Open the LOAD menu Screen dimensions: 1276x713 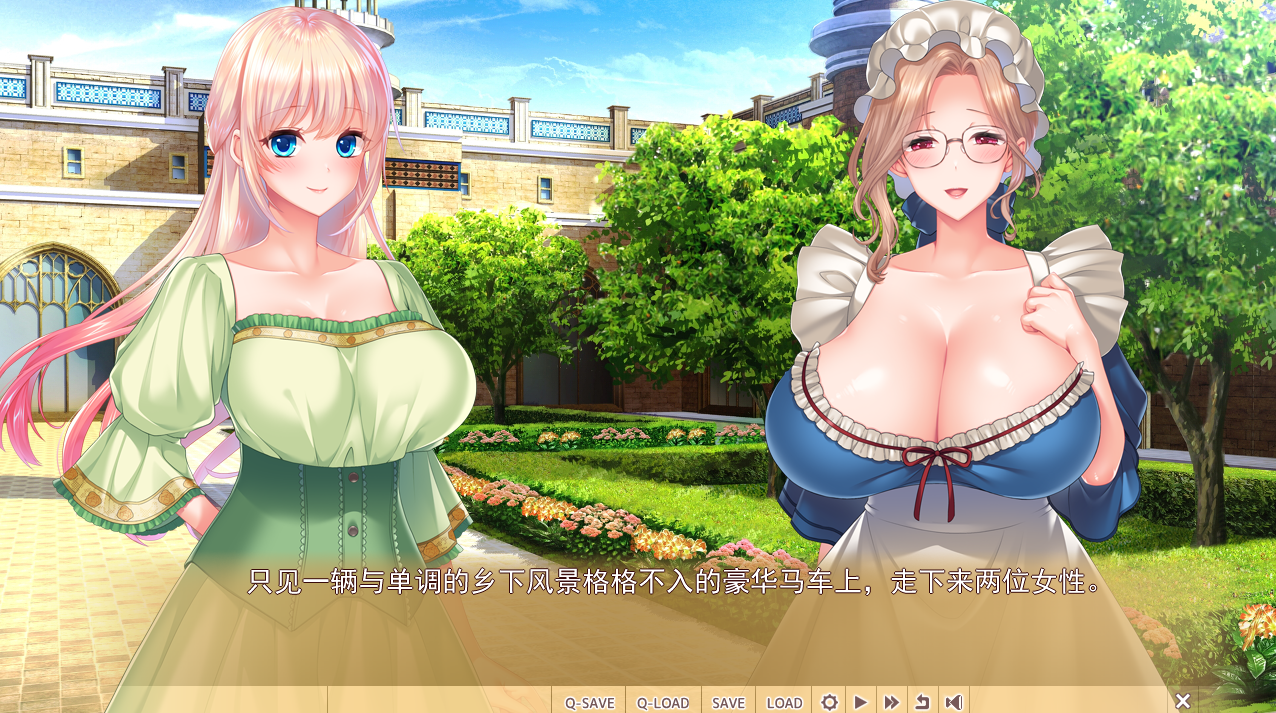point(784,702)
